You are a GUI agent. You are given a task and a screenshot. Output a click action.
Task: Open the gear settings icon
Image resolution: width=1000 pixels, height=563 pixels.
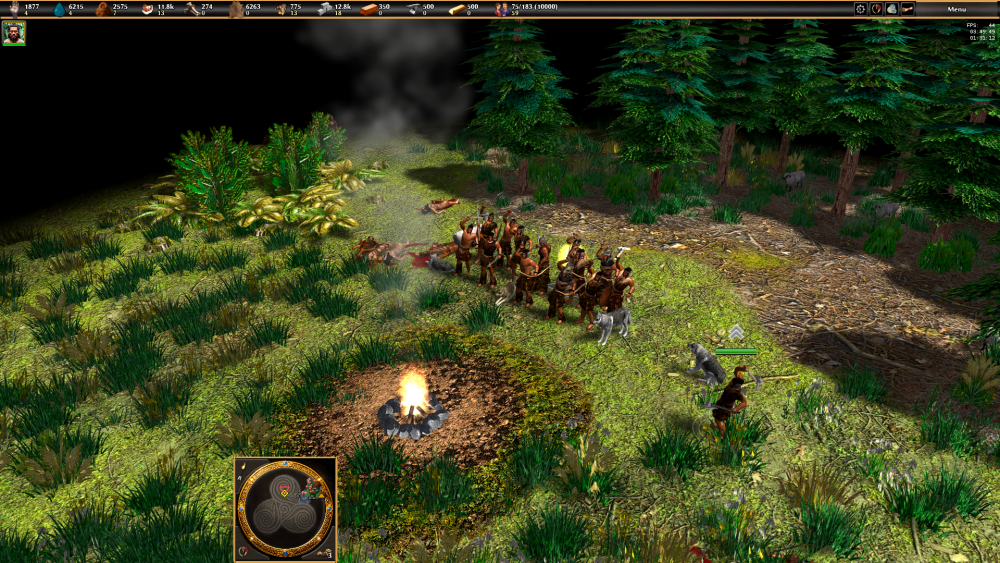click(x=860, y=9)
